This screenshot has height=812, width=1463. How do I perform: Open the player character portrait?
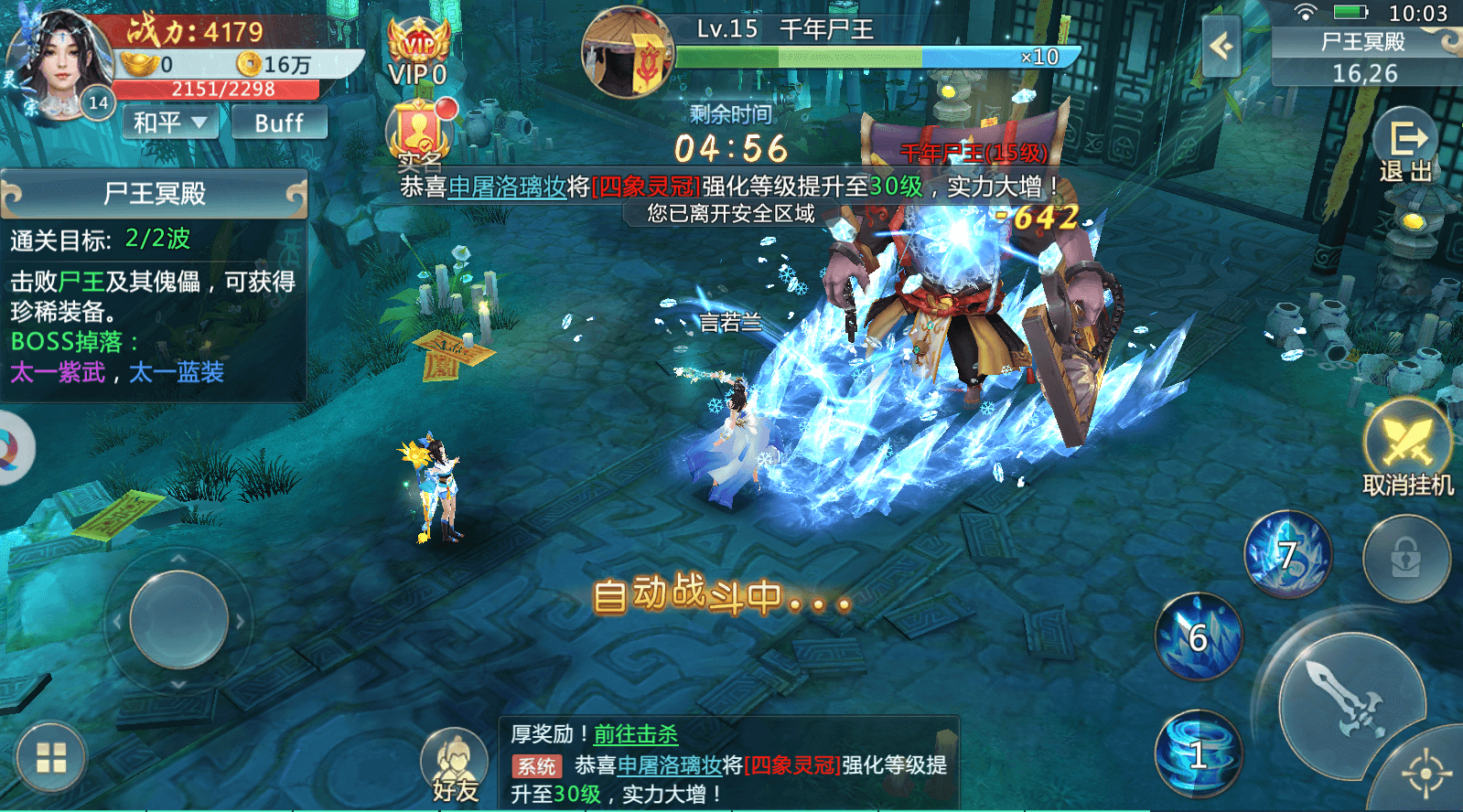pyautogui.click(x=57, y=62)
